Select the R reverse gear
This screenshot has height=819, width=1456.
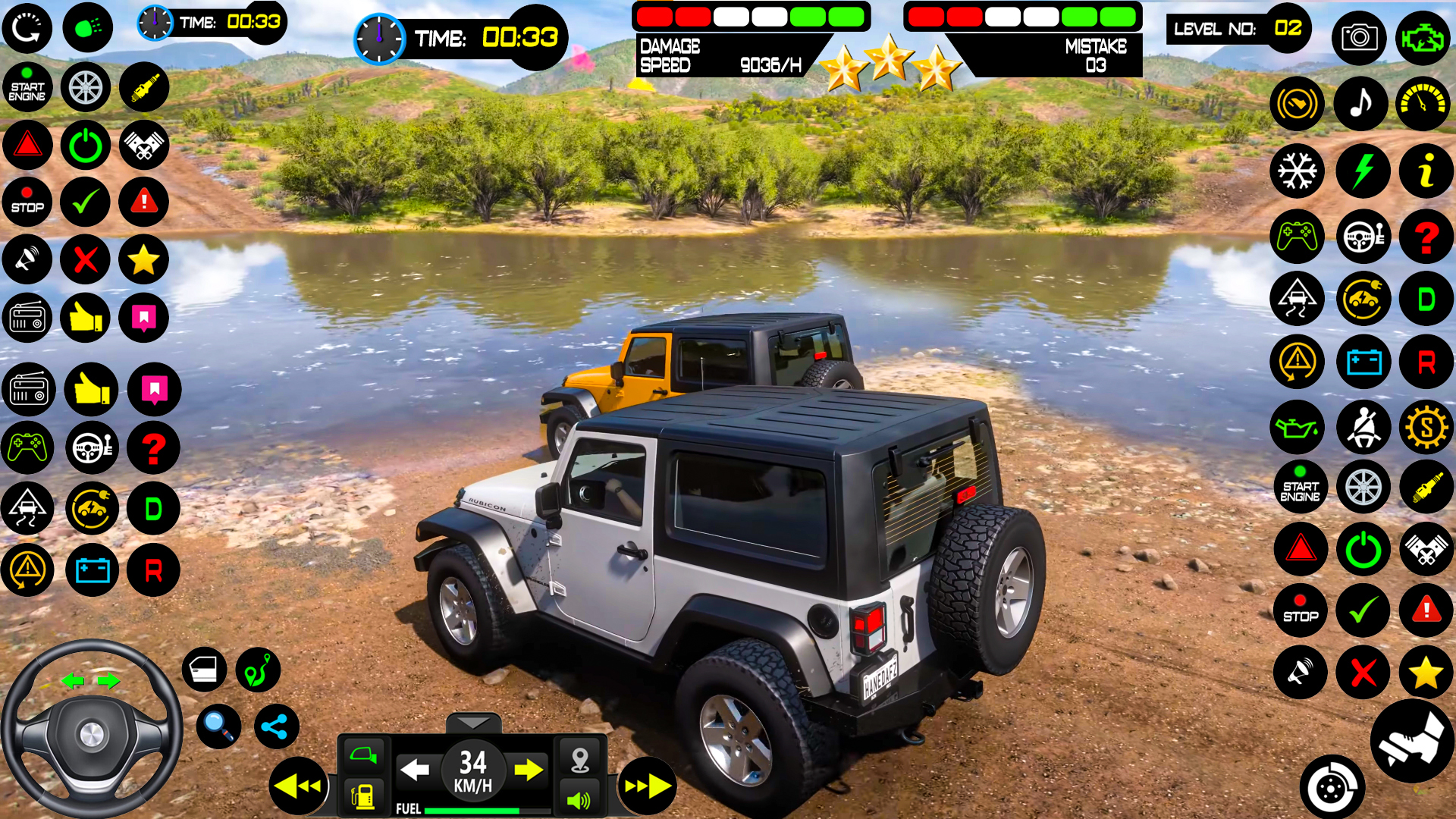point(1426,362)
